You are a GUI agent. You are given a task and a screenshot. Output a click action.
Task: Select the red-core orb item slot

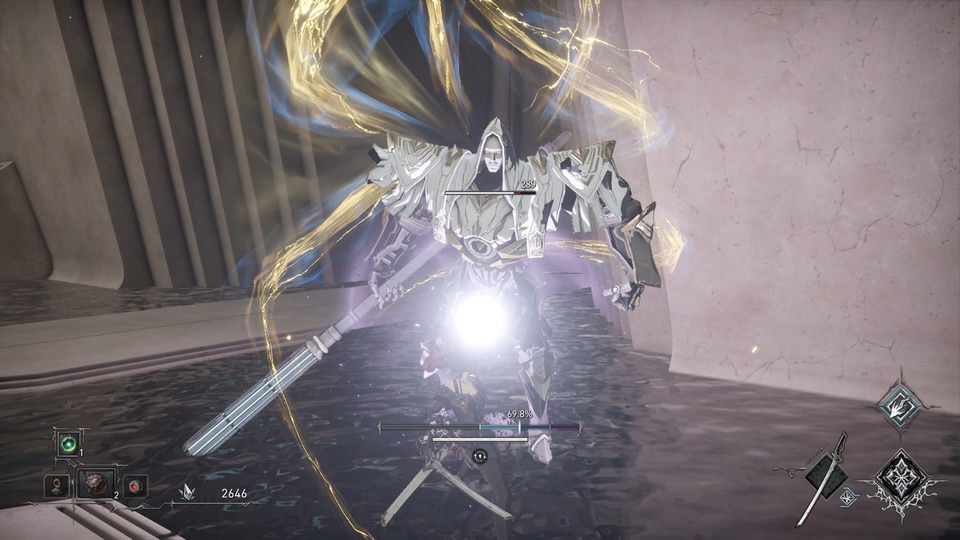pyautogui.click(x=135, y=487)
